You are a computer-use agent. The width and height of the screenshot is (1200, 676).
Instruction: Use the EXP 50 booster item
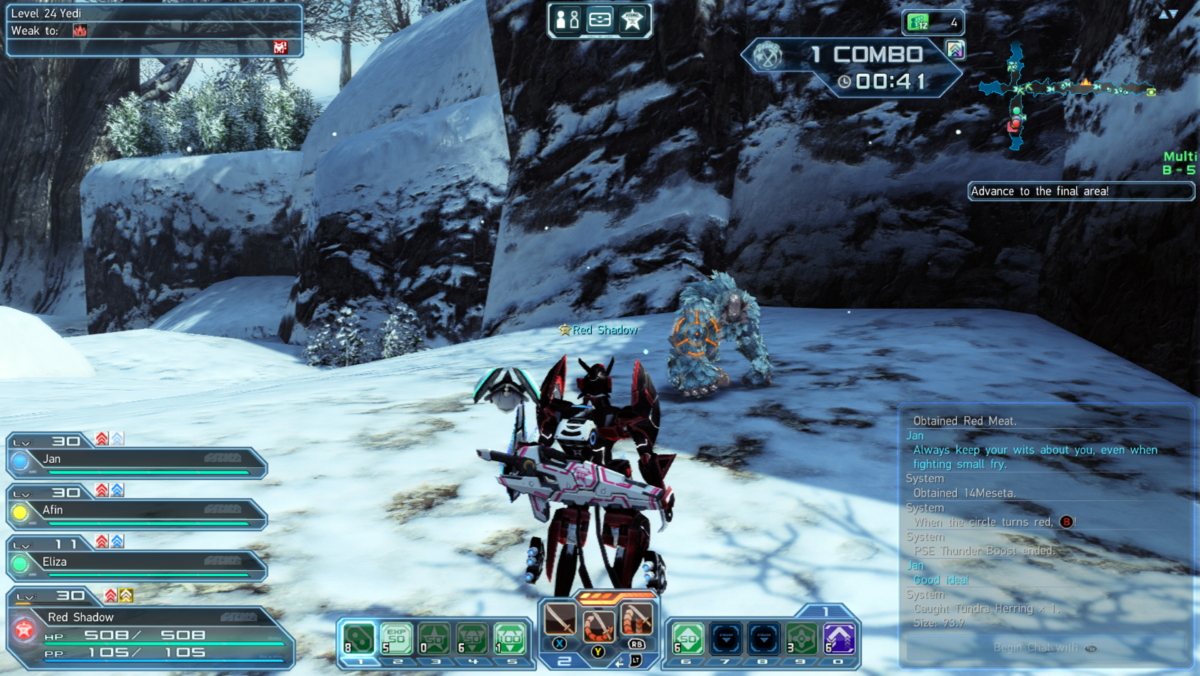click(x=396, y=637)
